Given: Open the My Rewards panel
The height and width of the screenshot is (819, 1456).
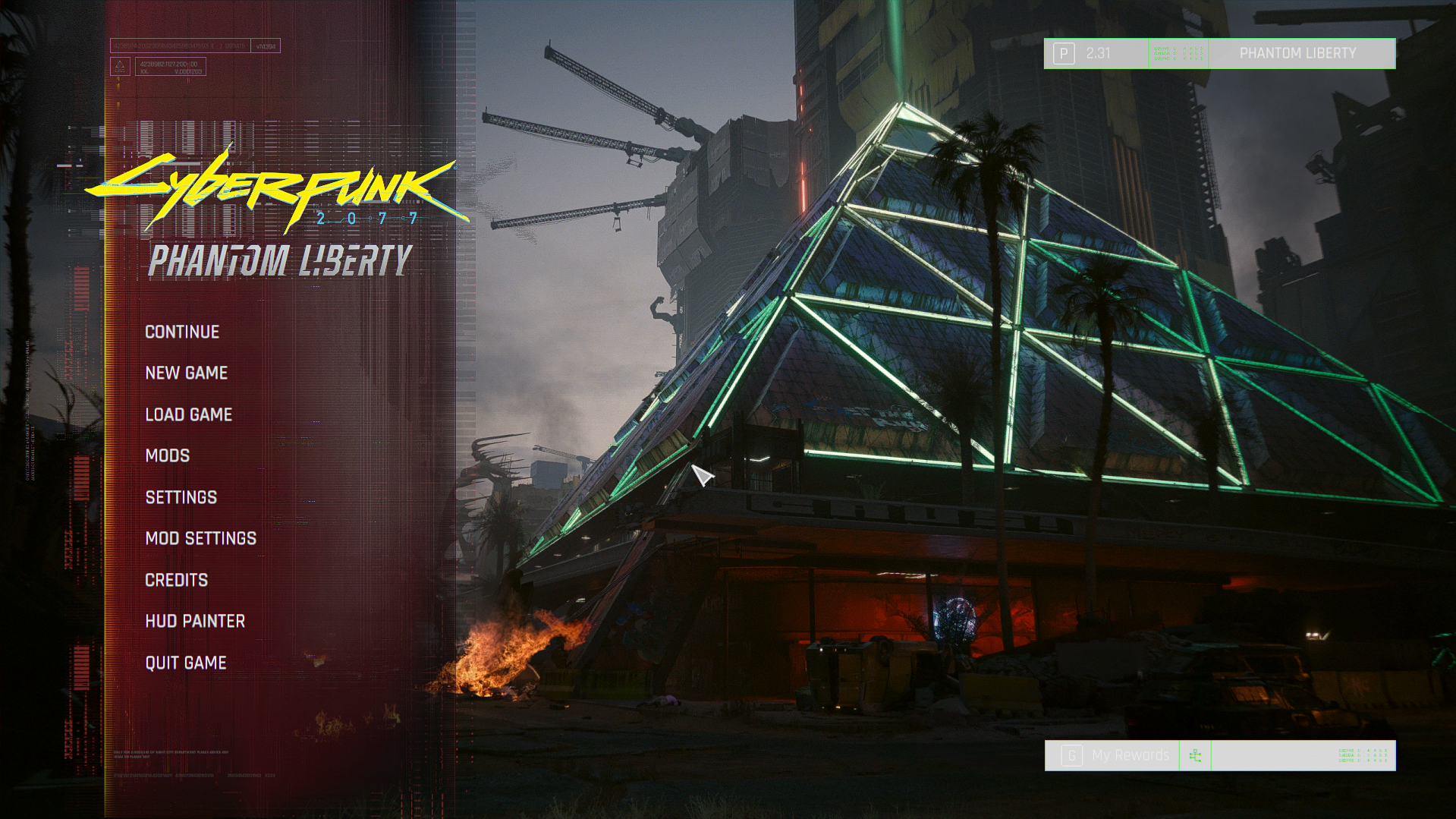Looking at the screenshot, I should pos(1129,755).
